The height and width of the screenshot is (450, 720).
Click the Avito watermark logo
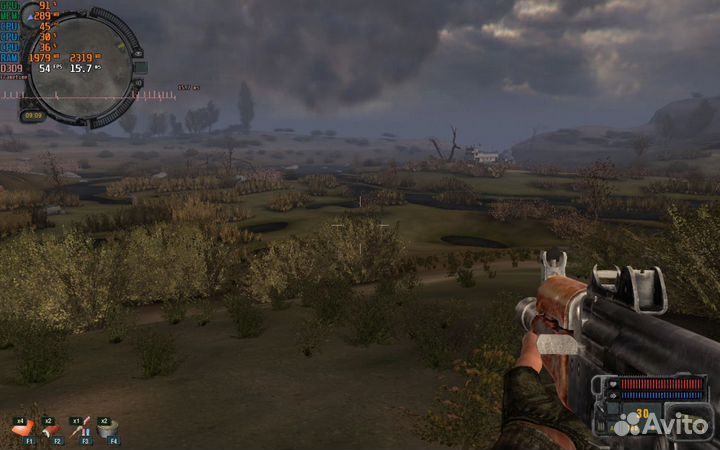tap(661, 425)
